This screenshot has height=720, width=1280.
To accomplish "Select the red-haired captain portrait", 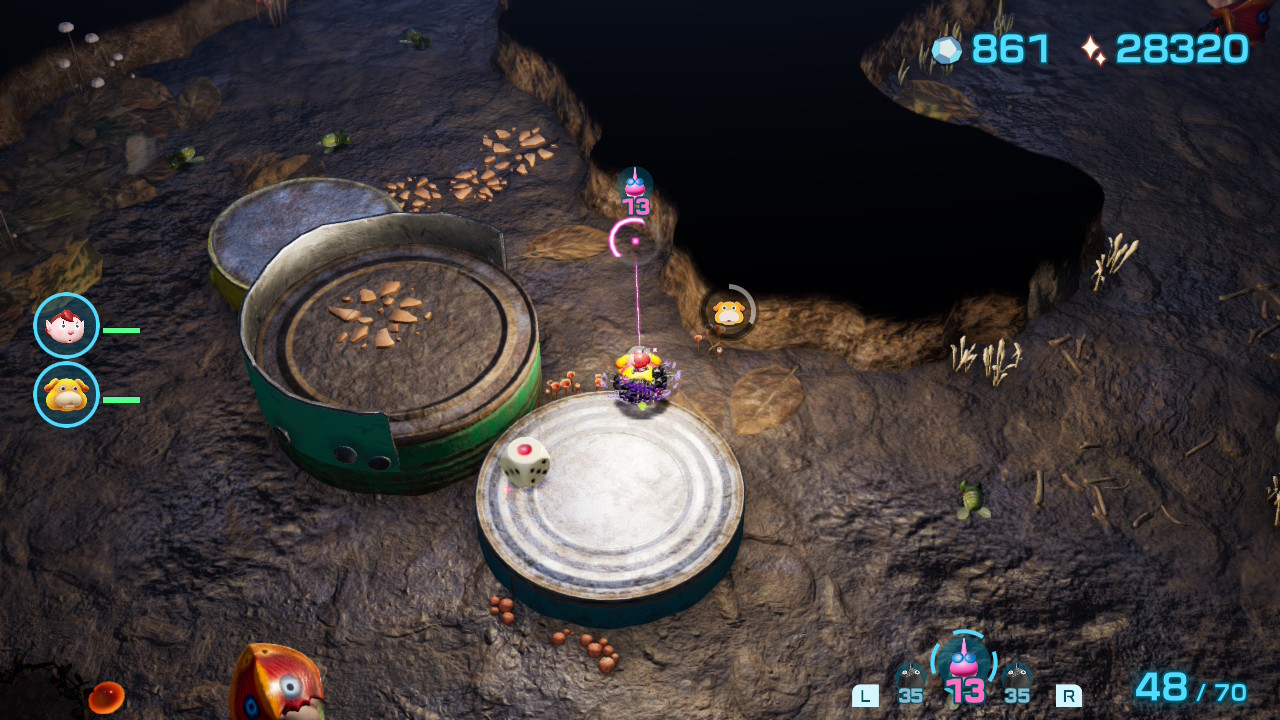I will pos(66,326).
